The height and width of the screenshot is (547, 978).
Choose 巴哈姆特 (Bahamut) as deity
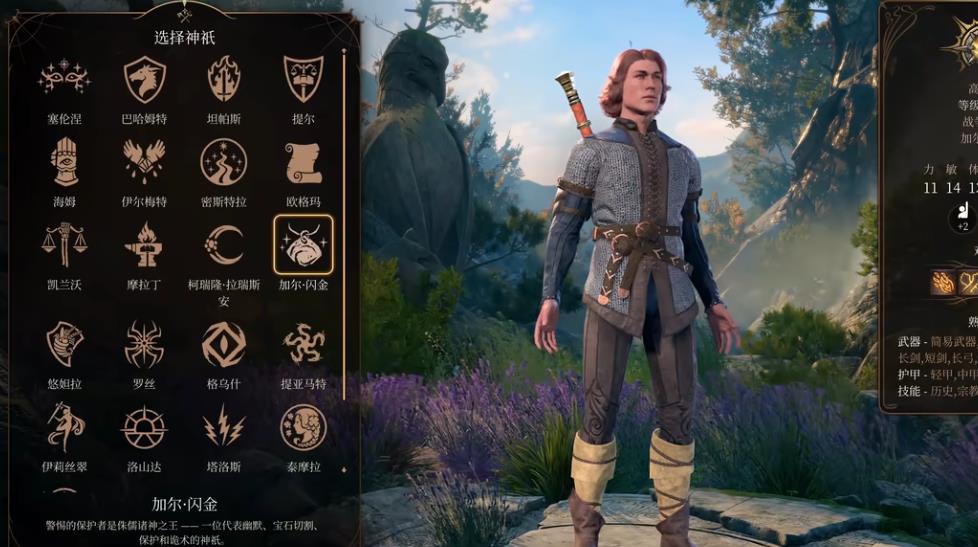[144, 78]
